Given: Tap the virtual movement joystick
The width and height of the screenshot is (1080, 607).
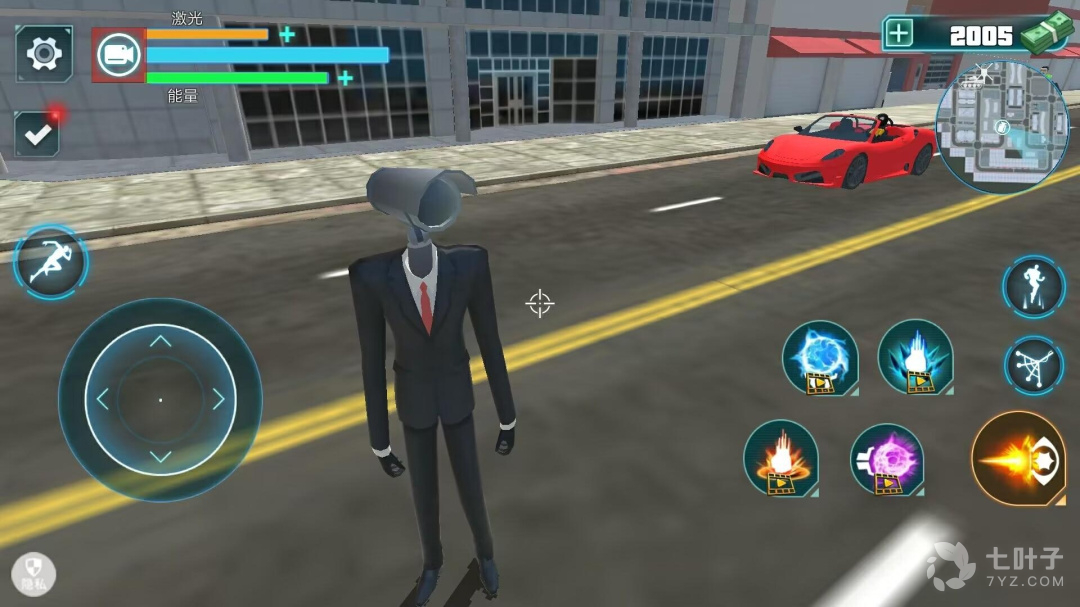Looking at the screenshot, I should click(x=160, y=399).
